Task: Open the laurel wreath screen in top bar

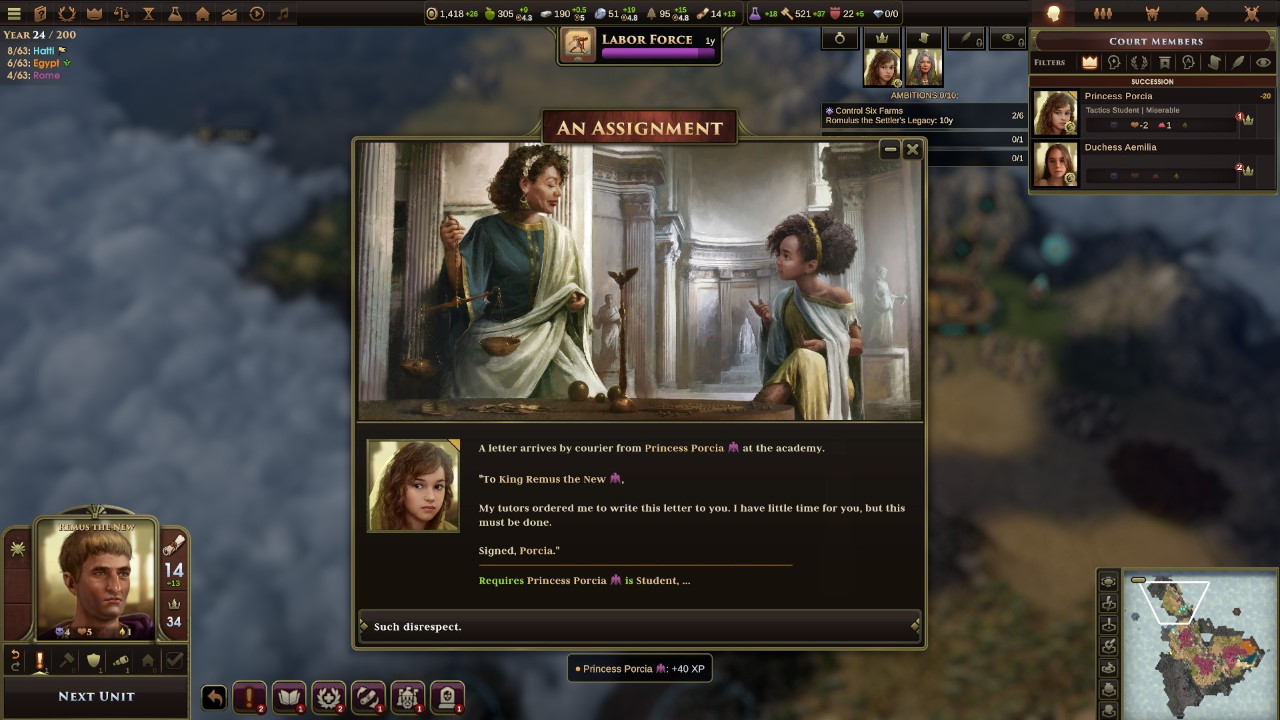Action: 67,14
